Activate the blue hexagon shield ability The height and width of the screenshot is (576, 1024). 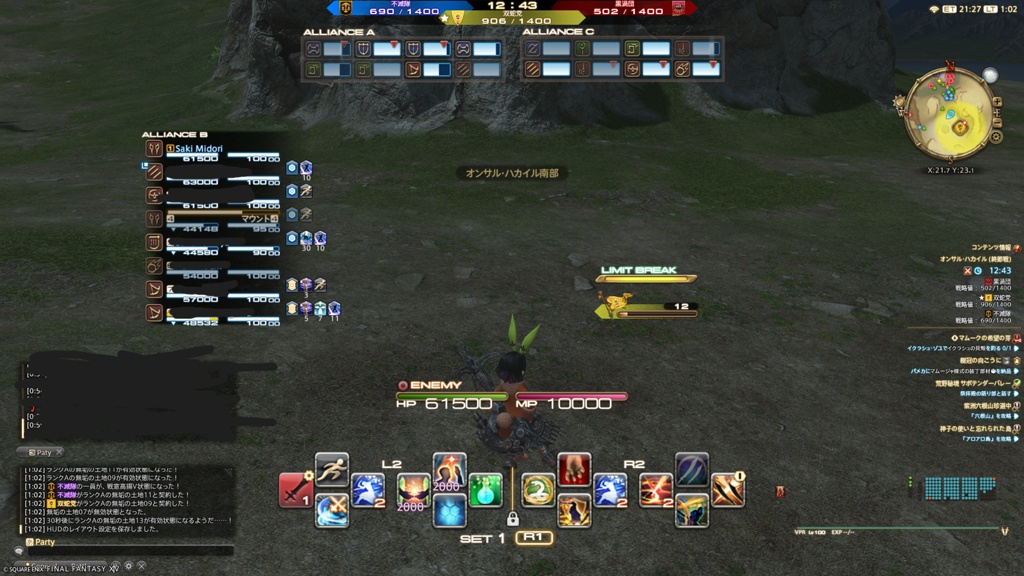(449, 510)
